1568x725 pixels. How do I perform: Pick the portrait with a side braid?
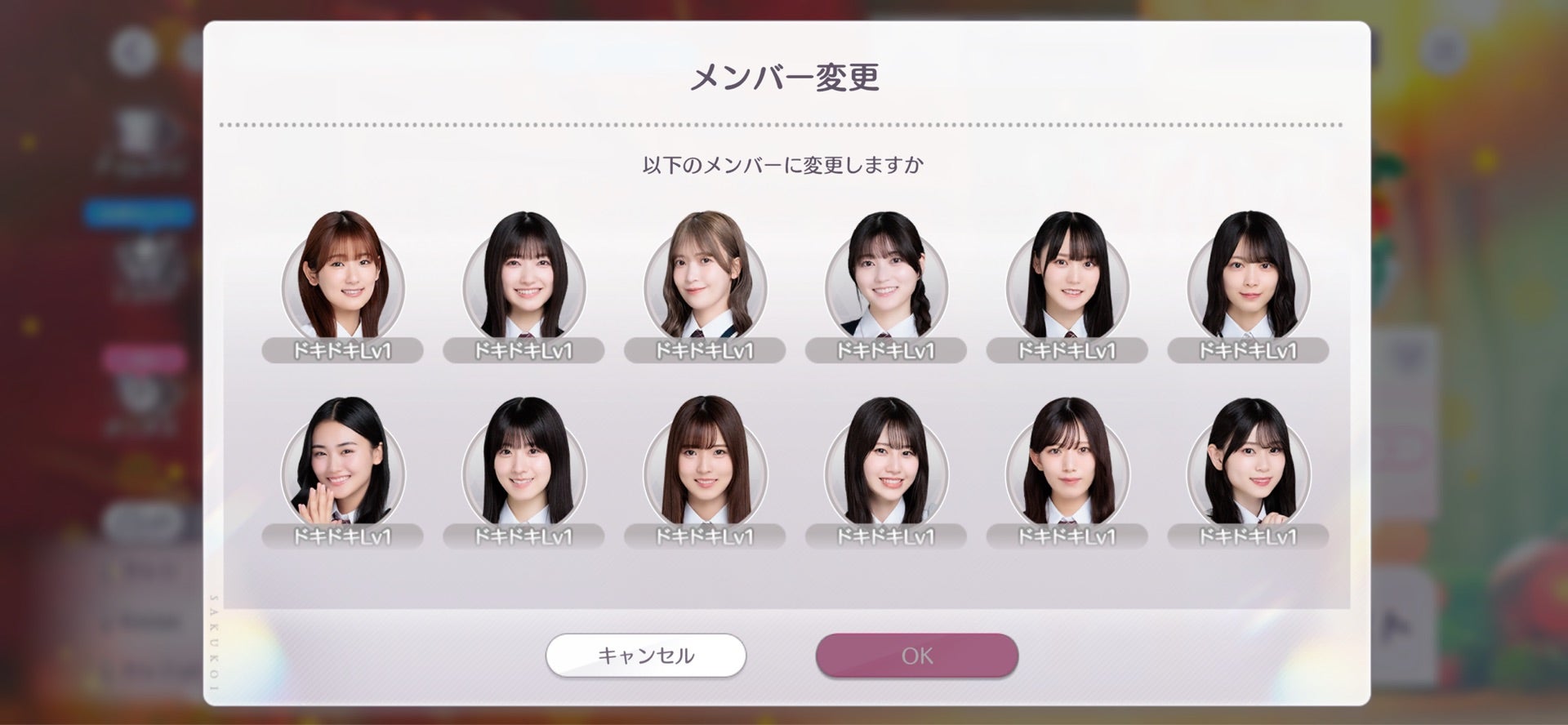click(886, 278)
